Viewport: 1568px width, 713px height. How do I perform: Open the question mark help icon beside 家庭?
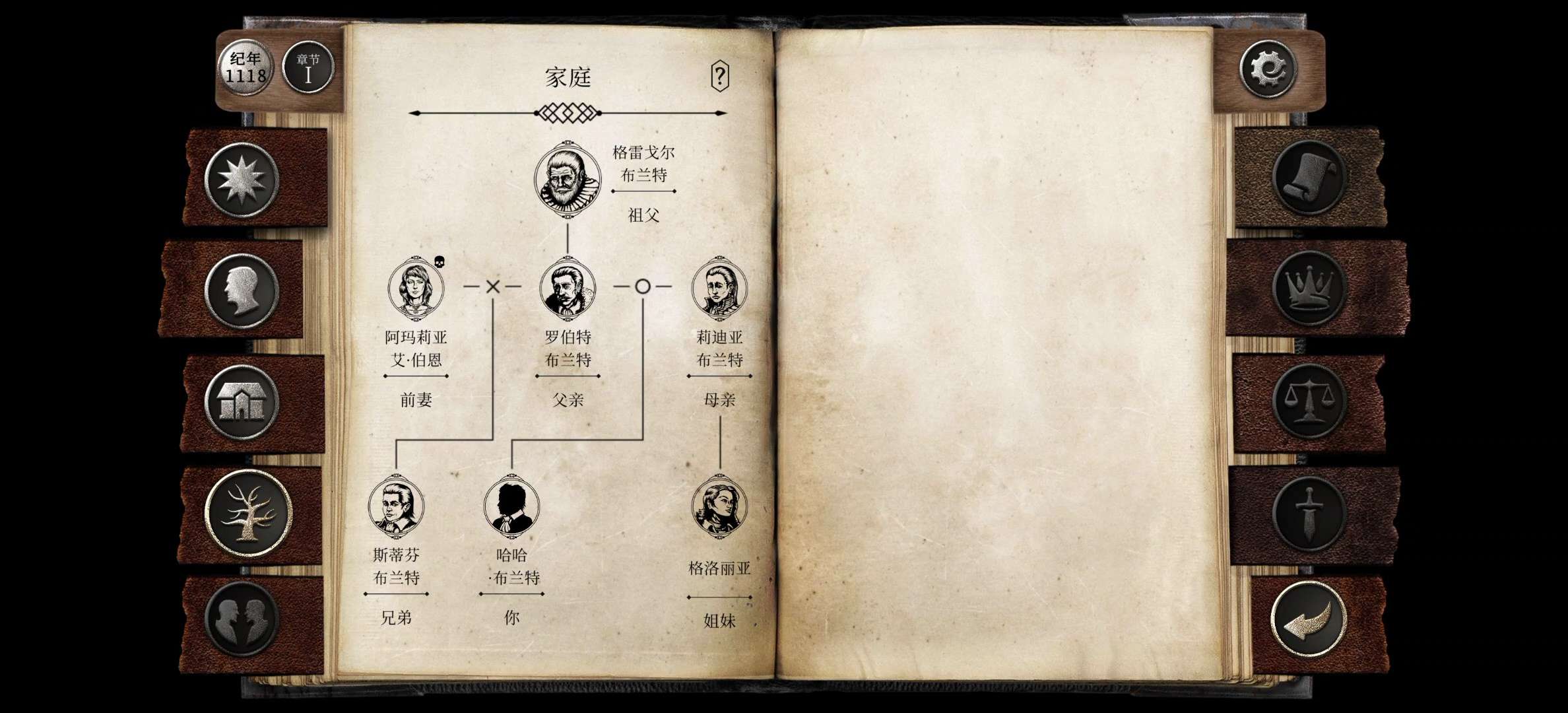tap(719, 75)
